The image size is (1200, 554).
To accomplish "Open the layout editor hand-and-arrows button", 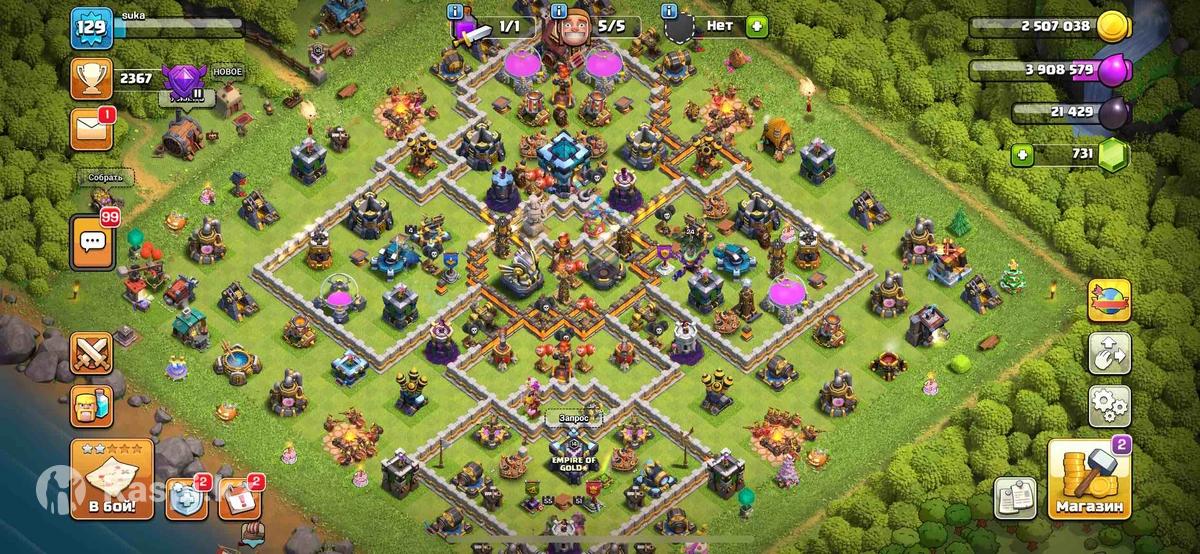I will coord(1110,352).
